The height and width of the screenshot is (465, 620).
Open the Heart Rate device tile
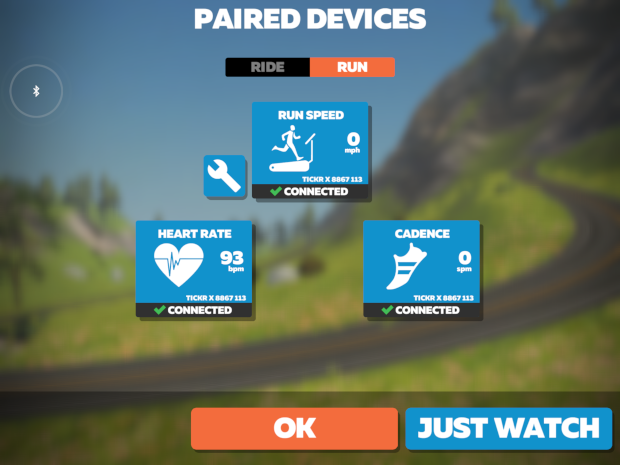pyautogui.click(x=194, y=269)
